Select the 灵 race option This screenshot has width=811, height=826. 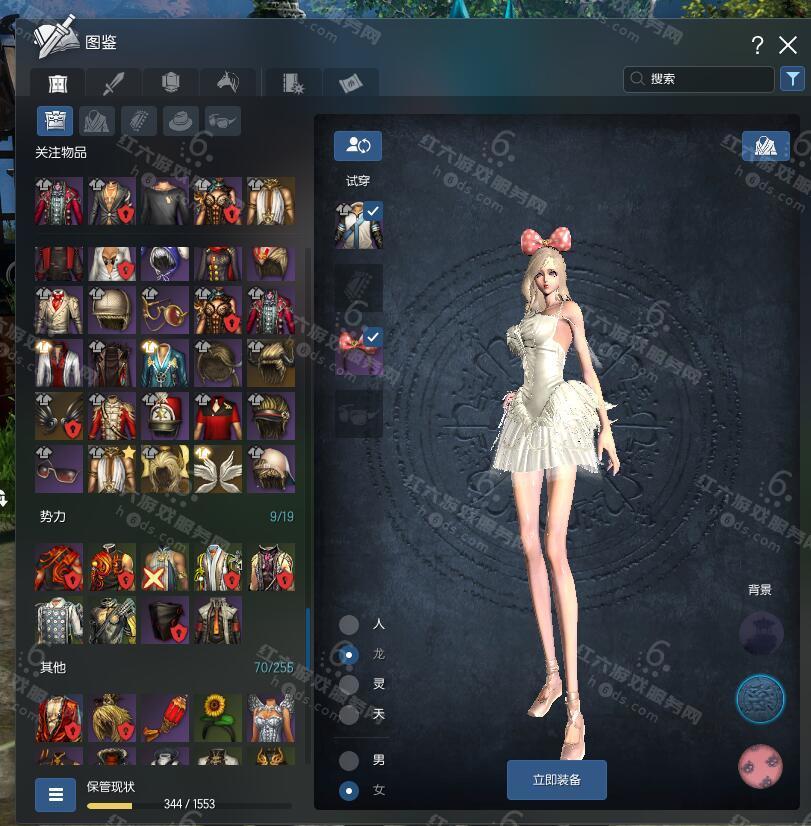349,685
